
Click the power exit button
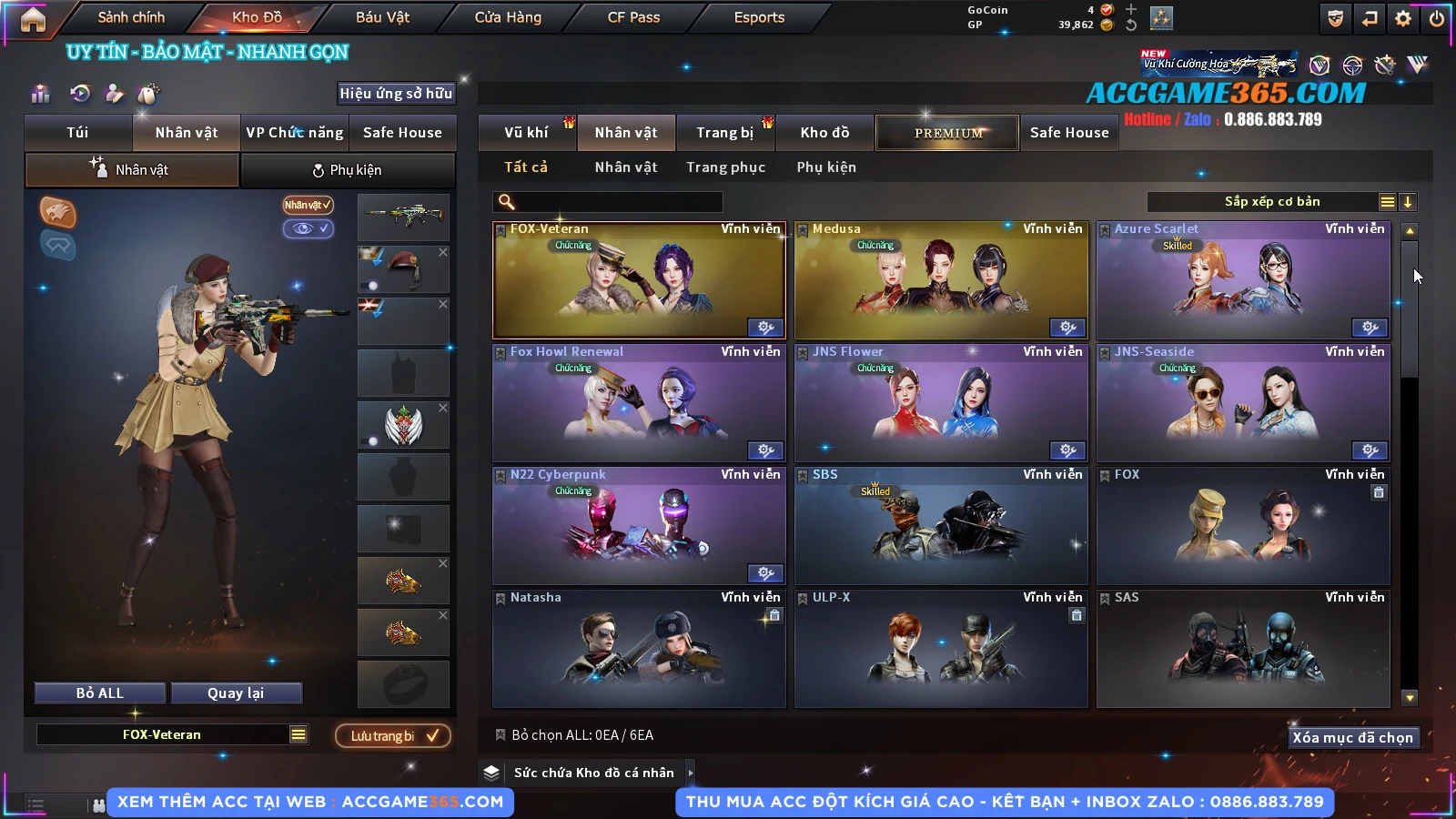[x=1437, y=18]
